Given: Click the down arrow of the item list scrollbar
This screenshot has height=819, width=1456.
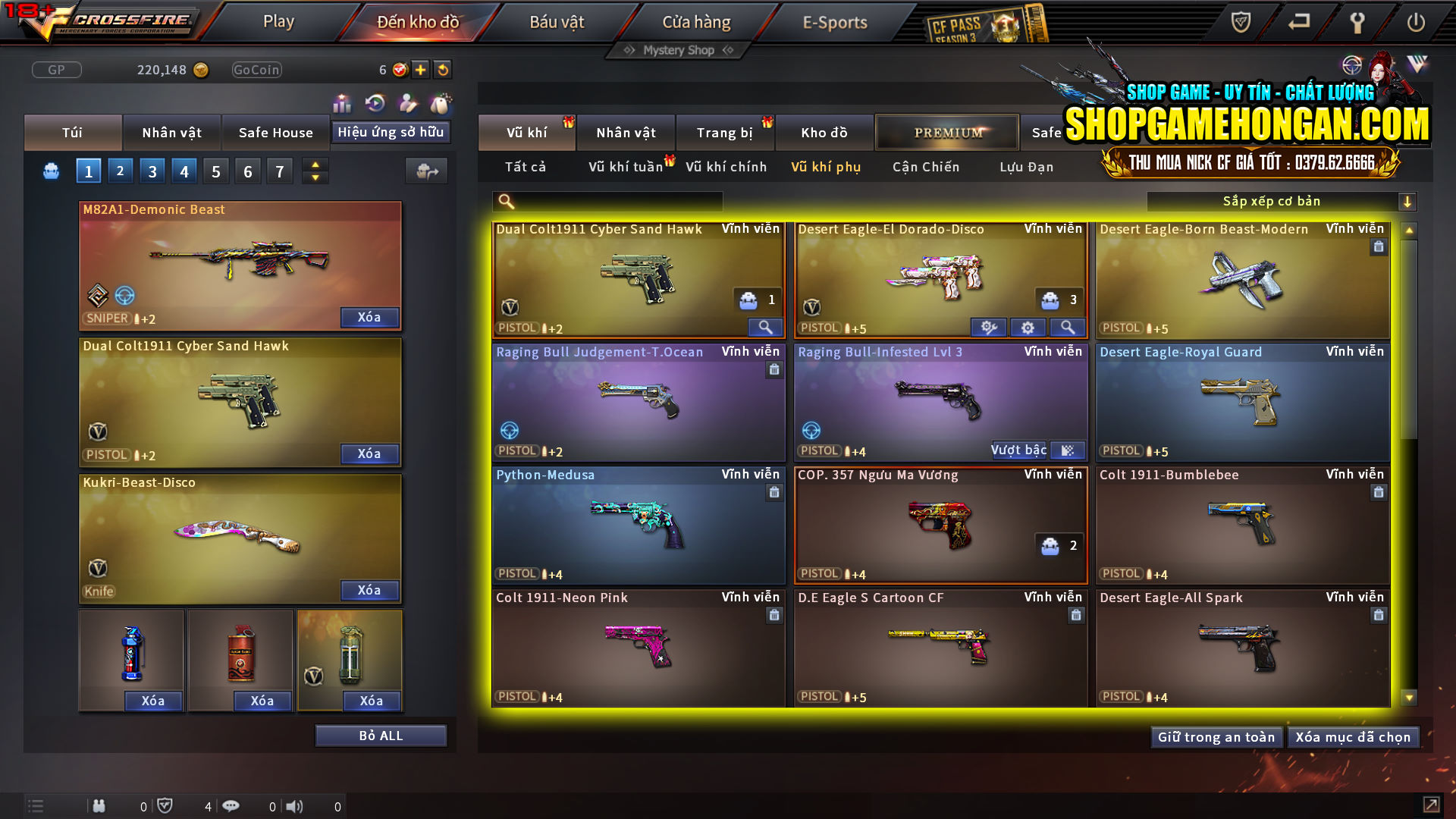Looking at the screenshot, I should tap(1409, 695).
